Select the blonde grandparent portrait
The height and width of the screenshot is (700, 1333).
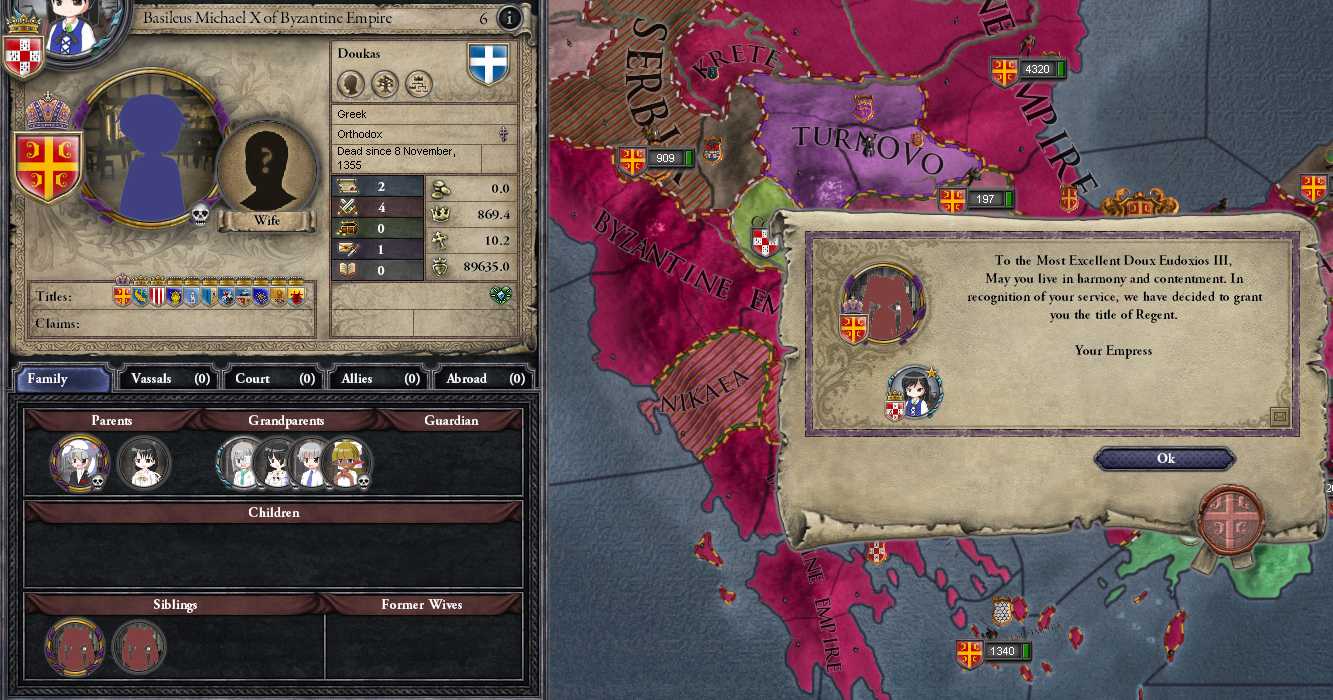pyautogui.click(x=347, y=463)
